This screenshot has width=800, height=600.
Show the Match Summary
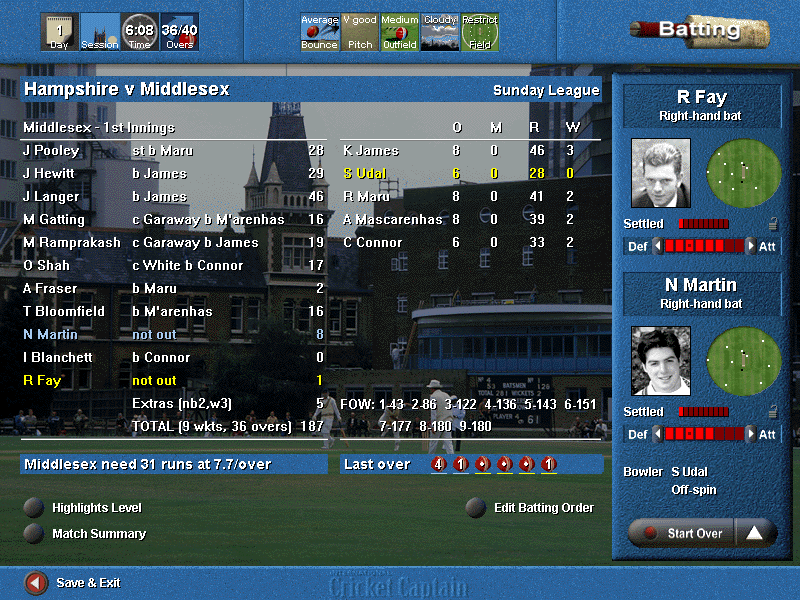click(x=35, y=533)
